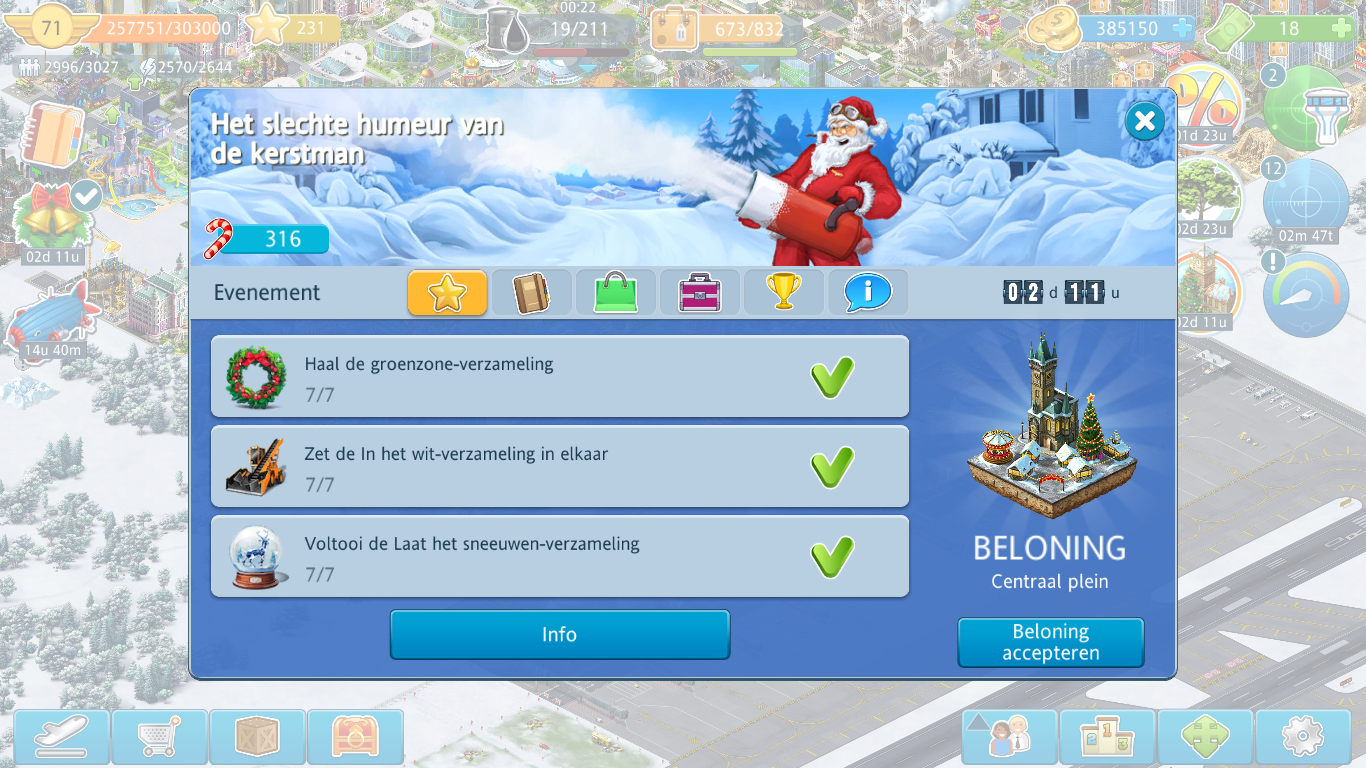Show the gold trophy tab
Screen dimensions: 1366x768
click(783, 293)
